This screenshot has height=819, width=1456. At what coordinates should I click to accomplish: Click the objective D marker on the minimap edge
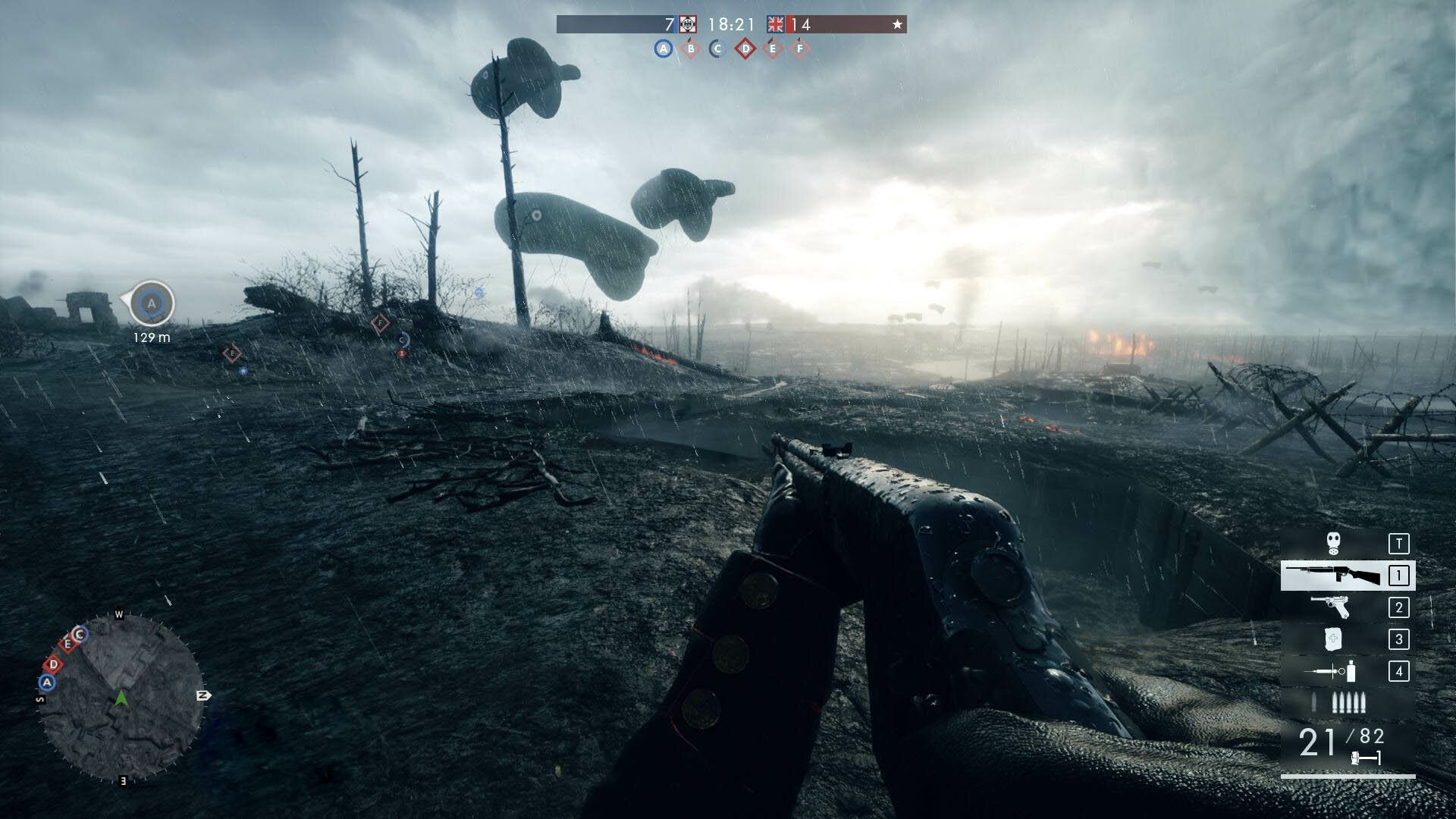[54, 665]
